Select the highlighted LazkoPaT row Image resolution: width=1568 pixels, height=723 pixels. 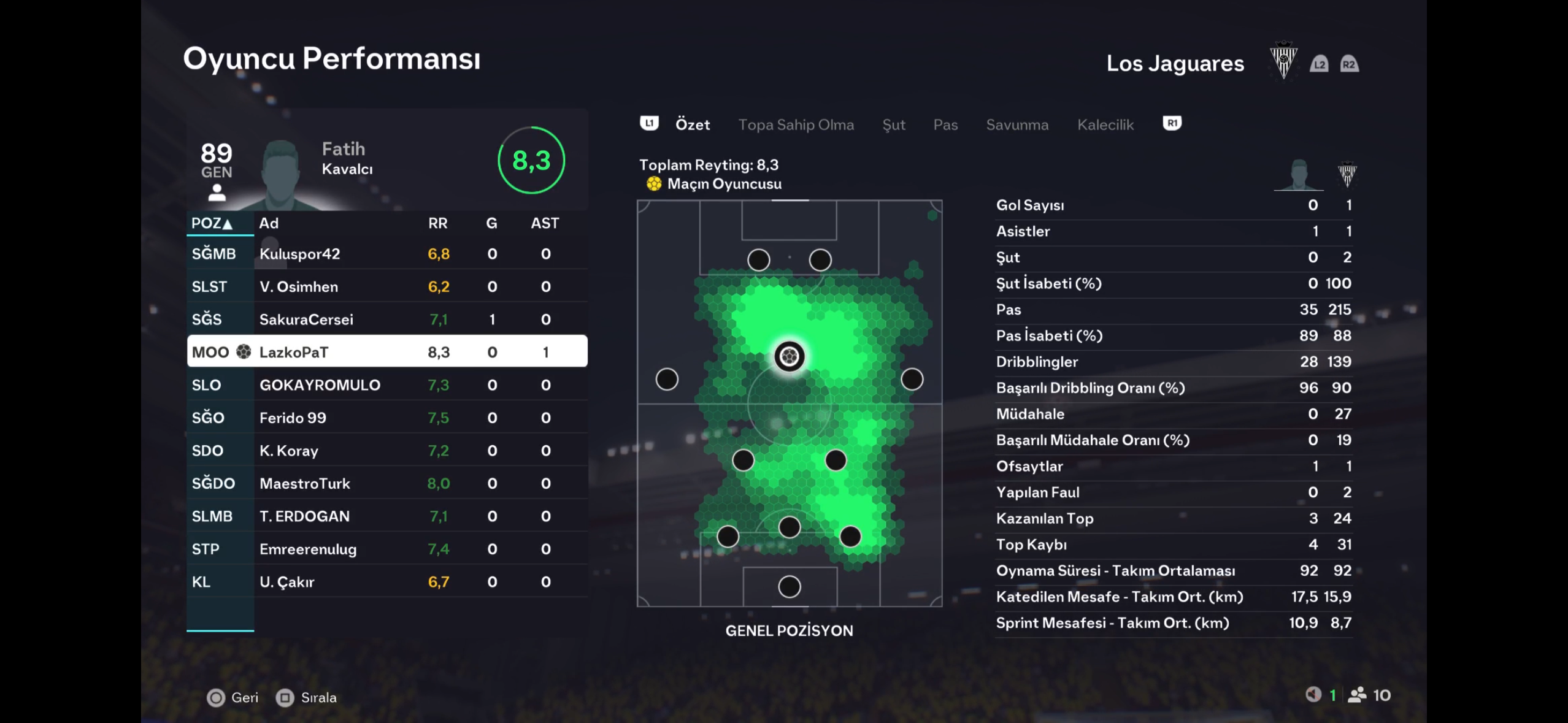(386, 352)
